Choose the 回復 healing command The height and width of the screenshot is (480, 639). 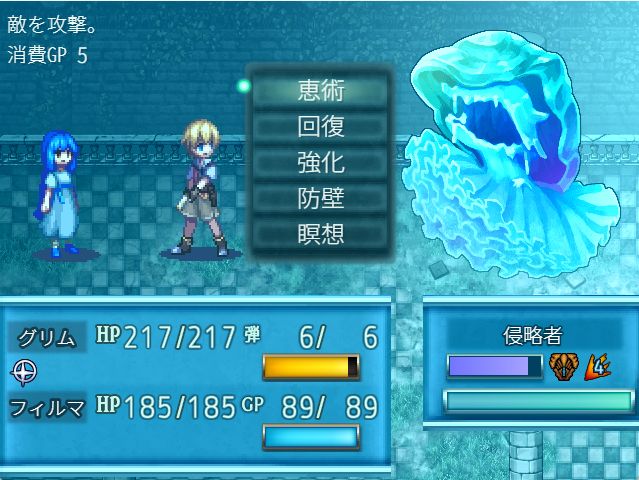click(x=320, y=126)
